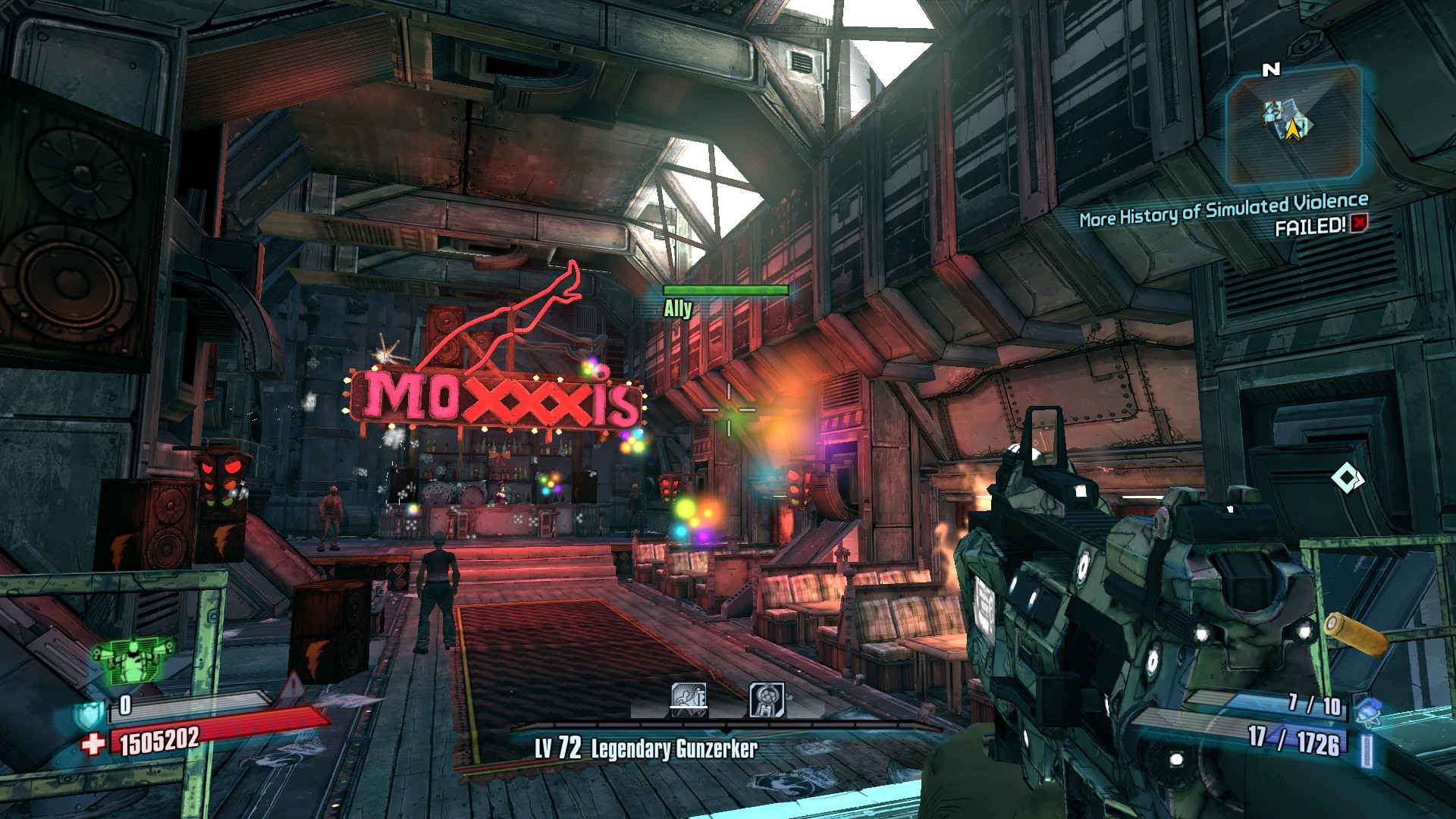
Task: Click the red failed mission X box
Action: [1357, 224]
